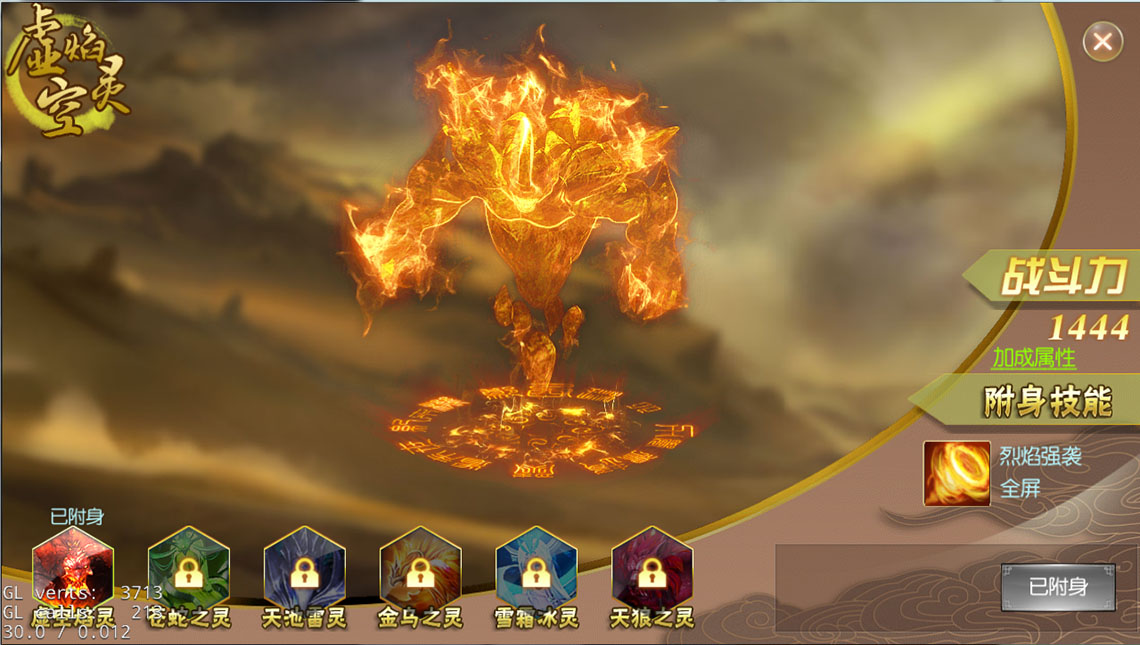Pick the locked 天池雷灵 spirit

pos(305,571)
